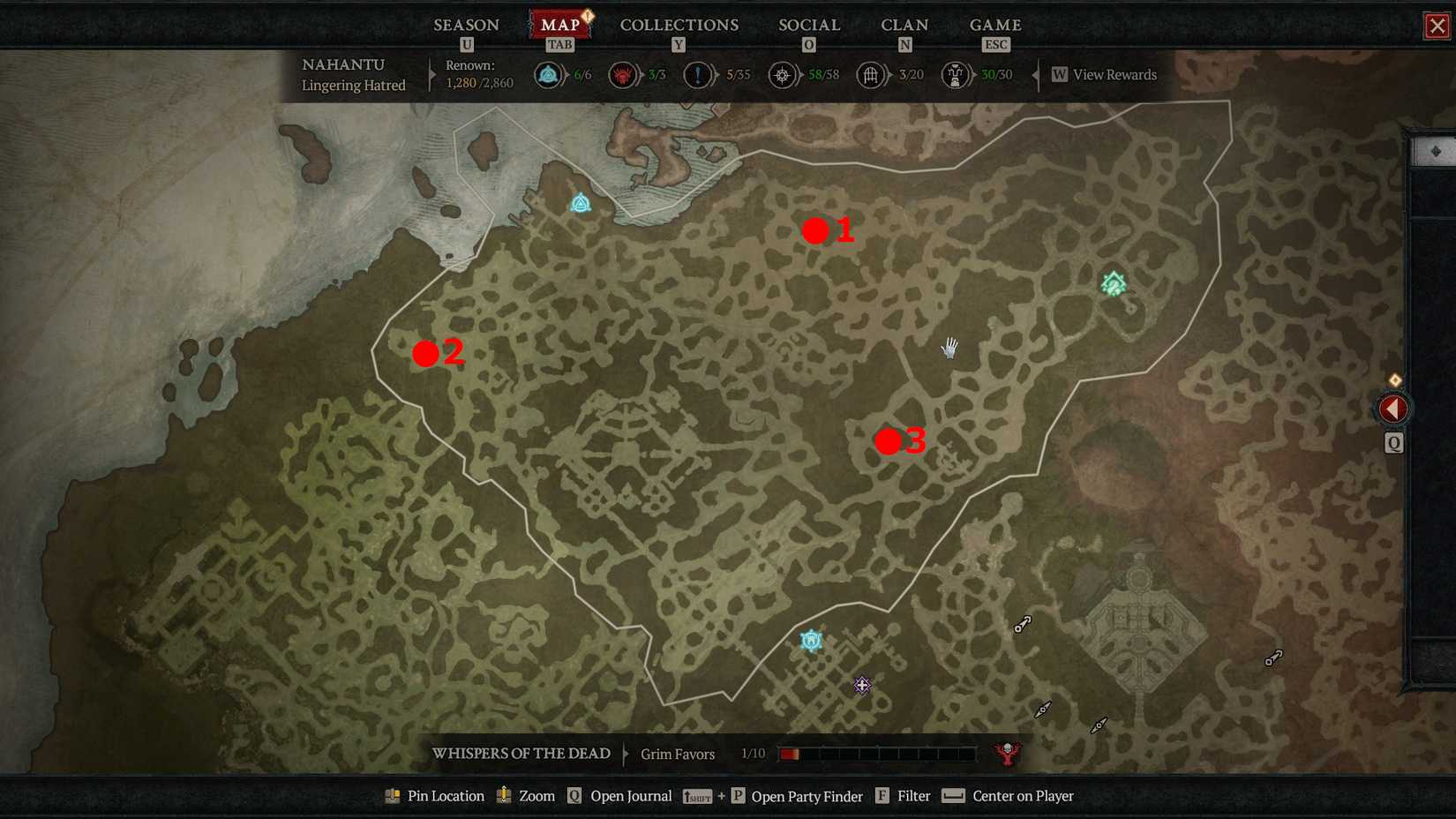Screen dimensions: 1456x819
Task: Click the dungeons renown icon showing 3/20
Action: click(x=871, y=75)
